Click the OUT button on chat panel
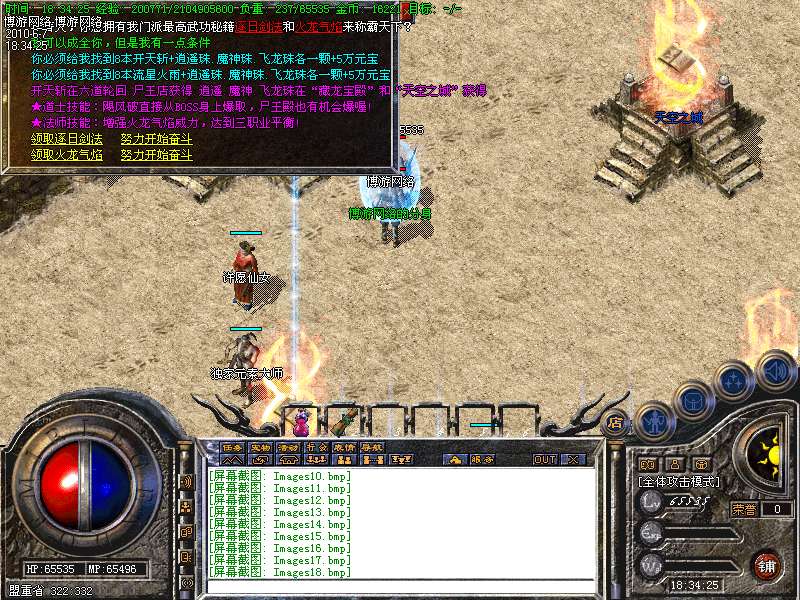800x600 pixels. point(544,459)
